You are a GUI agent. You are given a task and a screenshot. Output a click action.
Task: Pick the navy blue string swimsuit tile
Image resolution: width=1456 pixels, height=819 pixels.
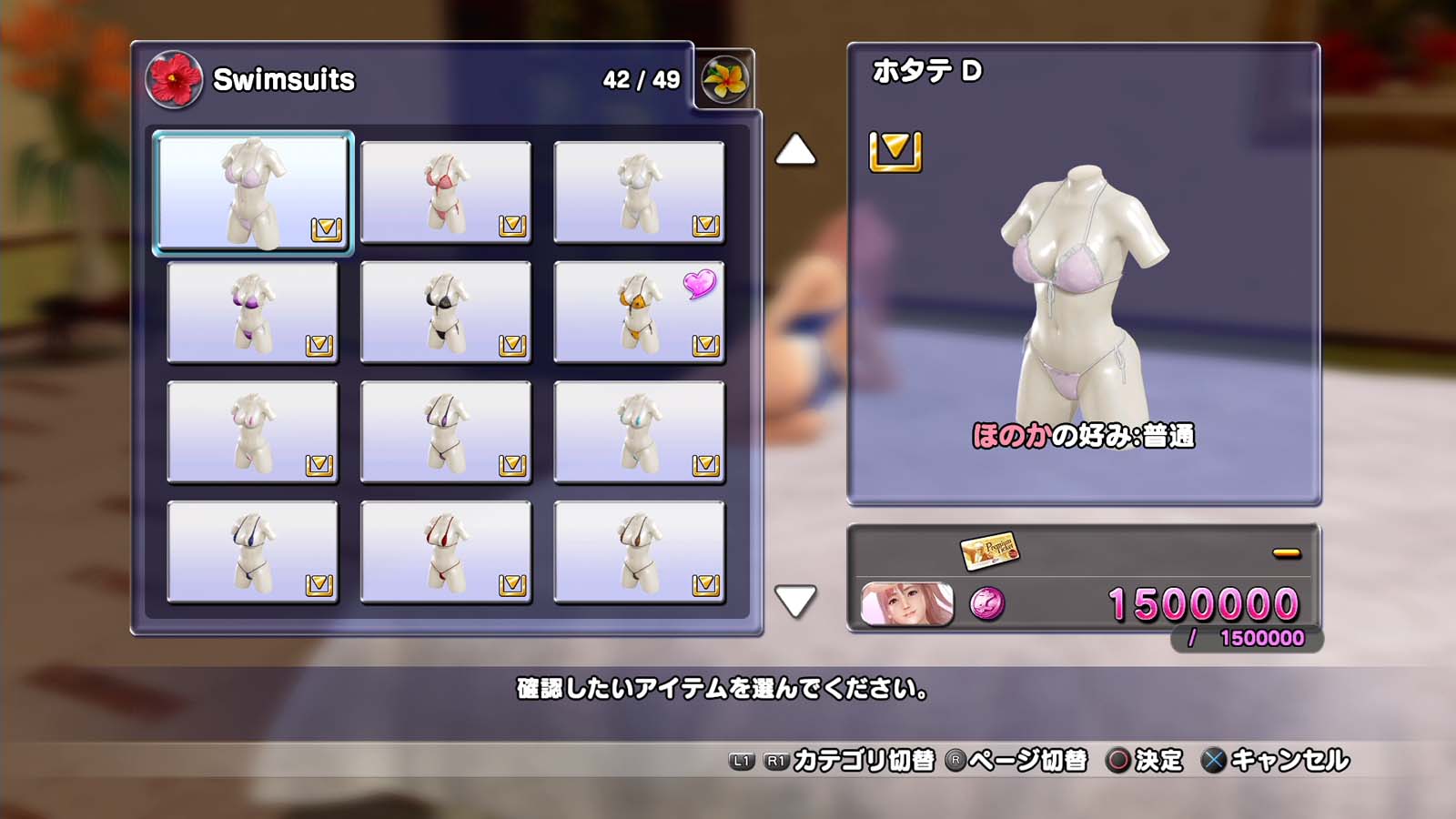coord(253,552)
